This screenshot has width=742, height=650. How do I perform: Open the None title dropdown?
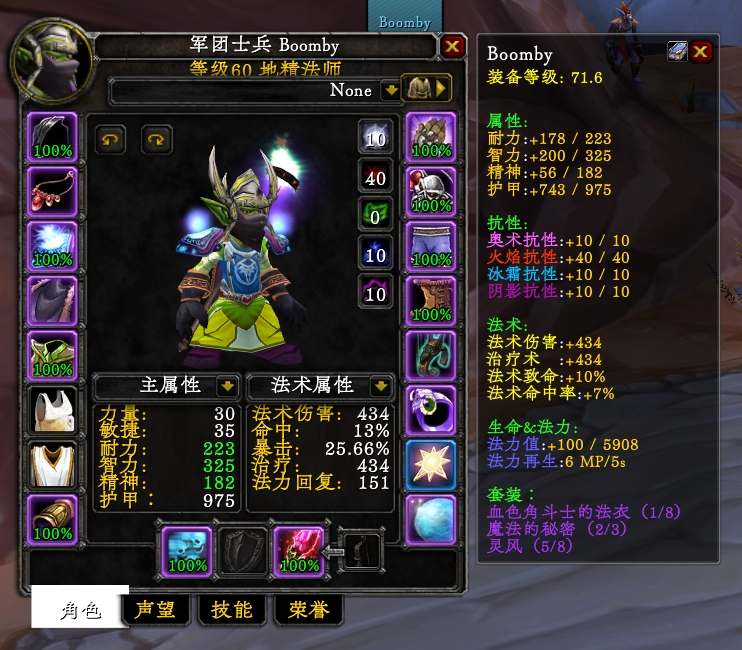point(390,90)
